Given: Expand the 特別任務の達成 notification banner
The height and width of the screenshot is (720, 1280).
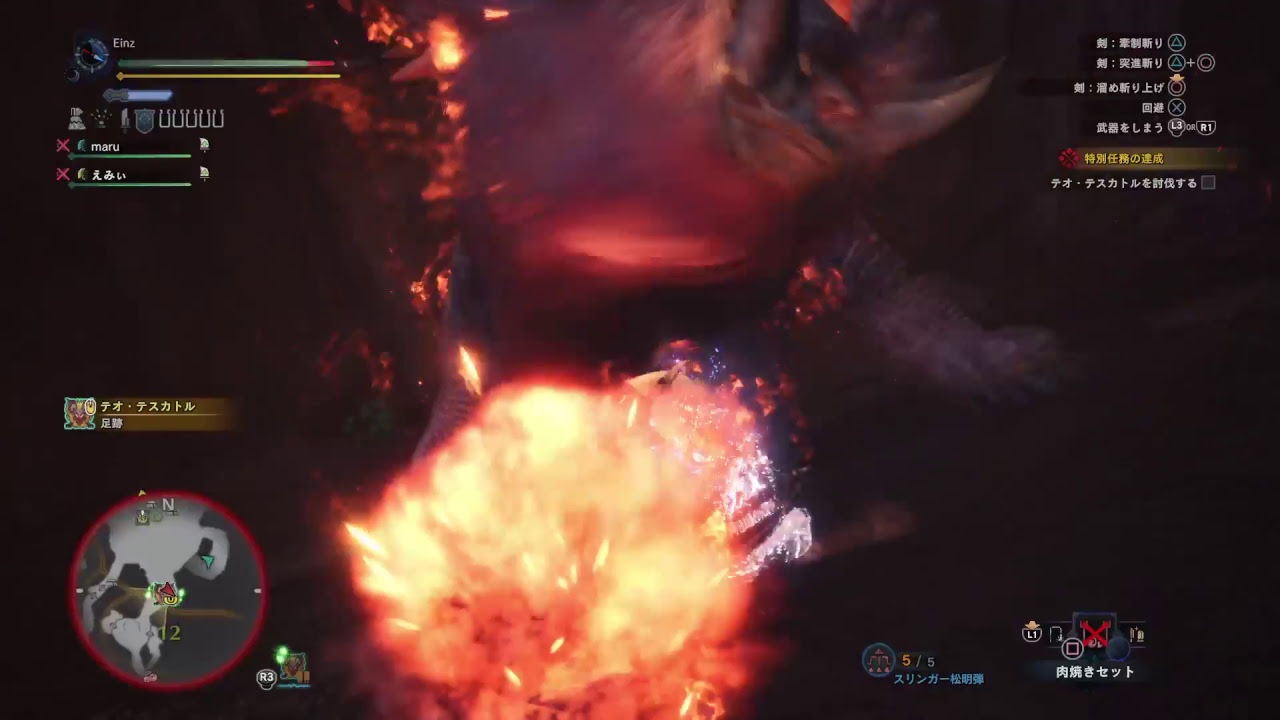Looking at the screenshot, I should tap(1125, 157).
